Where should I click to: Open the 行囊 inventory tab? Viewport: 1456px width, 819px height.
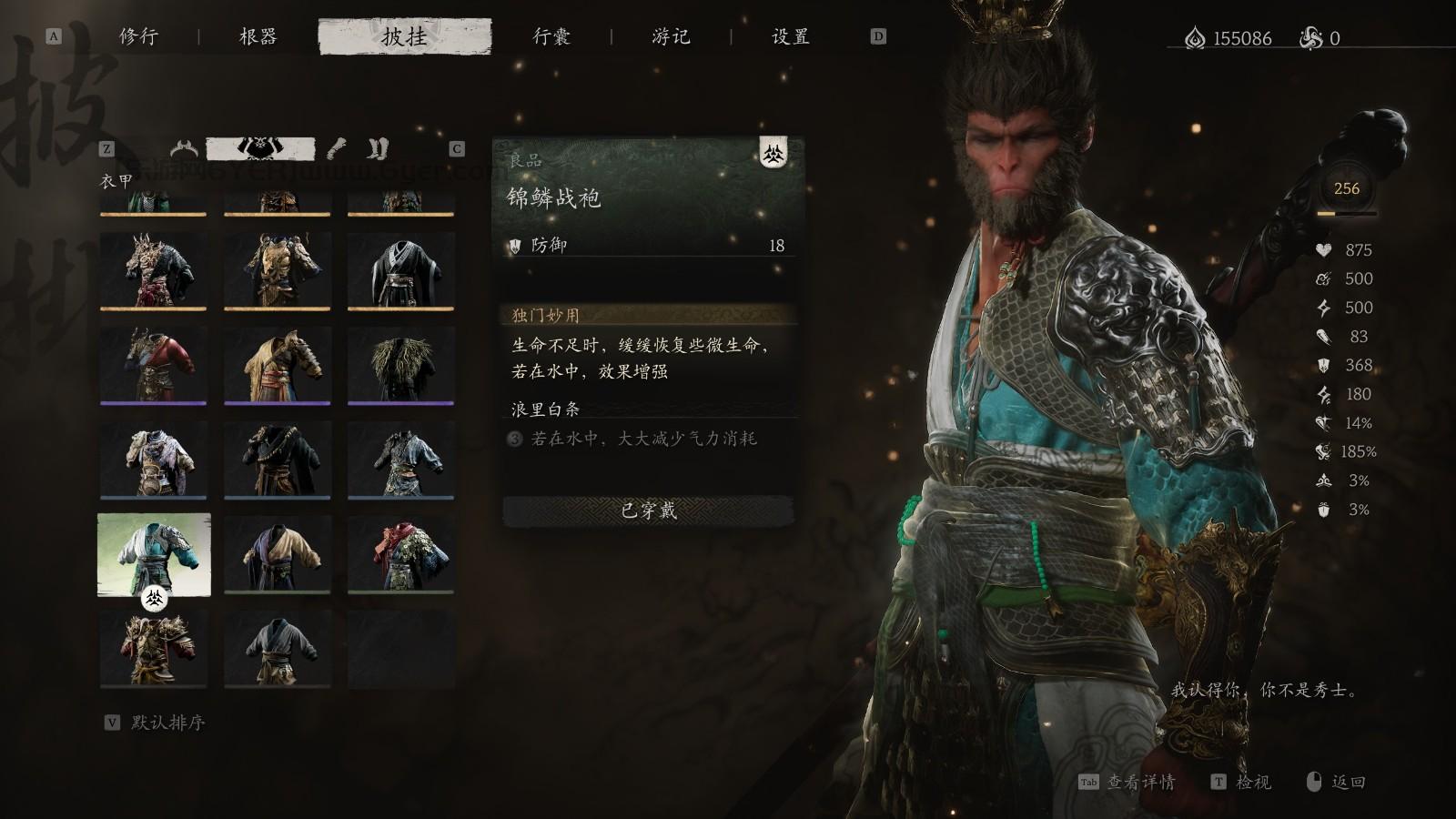pos(551,37)
